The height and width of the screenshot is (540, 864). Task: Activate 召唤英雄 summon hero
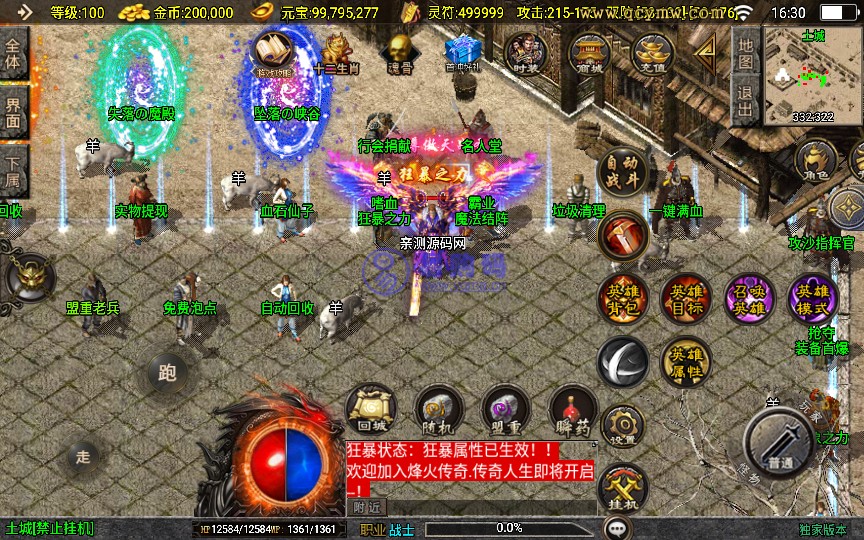[x=749, y=298]
